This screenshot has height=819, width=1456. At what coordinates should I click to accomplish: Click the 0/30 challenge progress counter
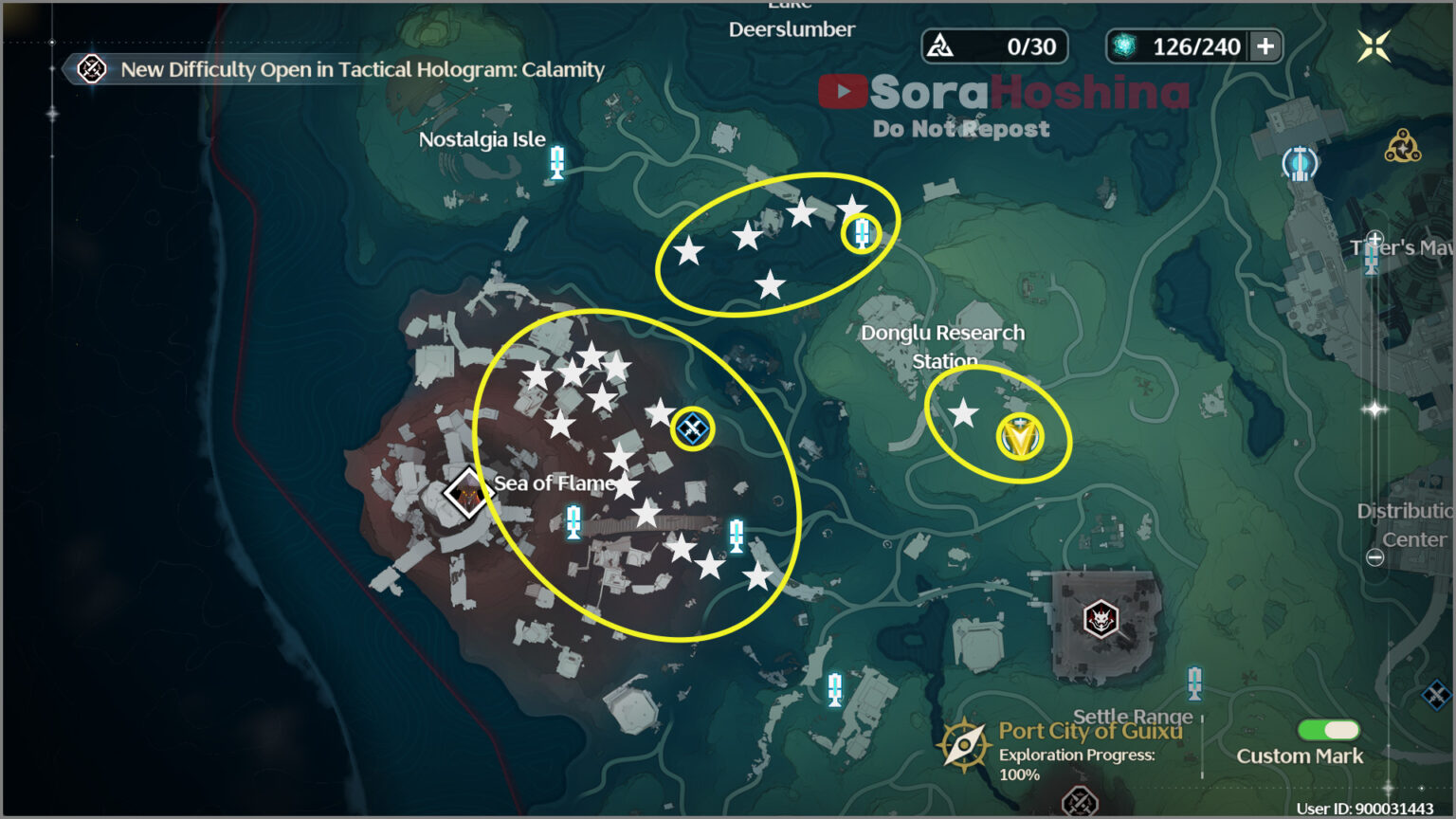tap(993, 45)
